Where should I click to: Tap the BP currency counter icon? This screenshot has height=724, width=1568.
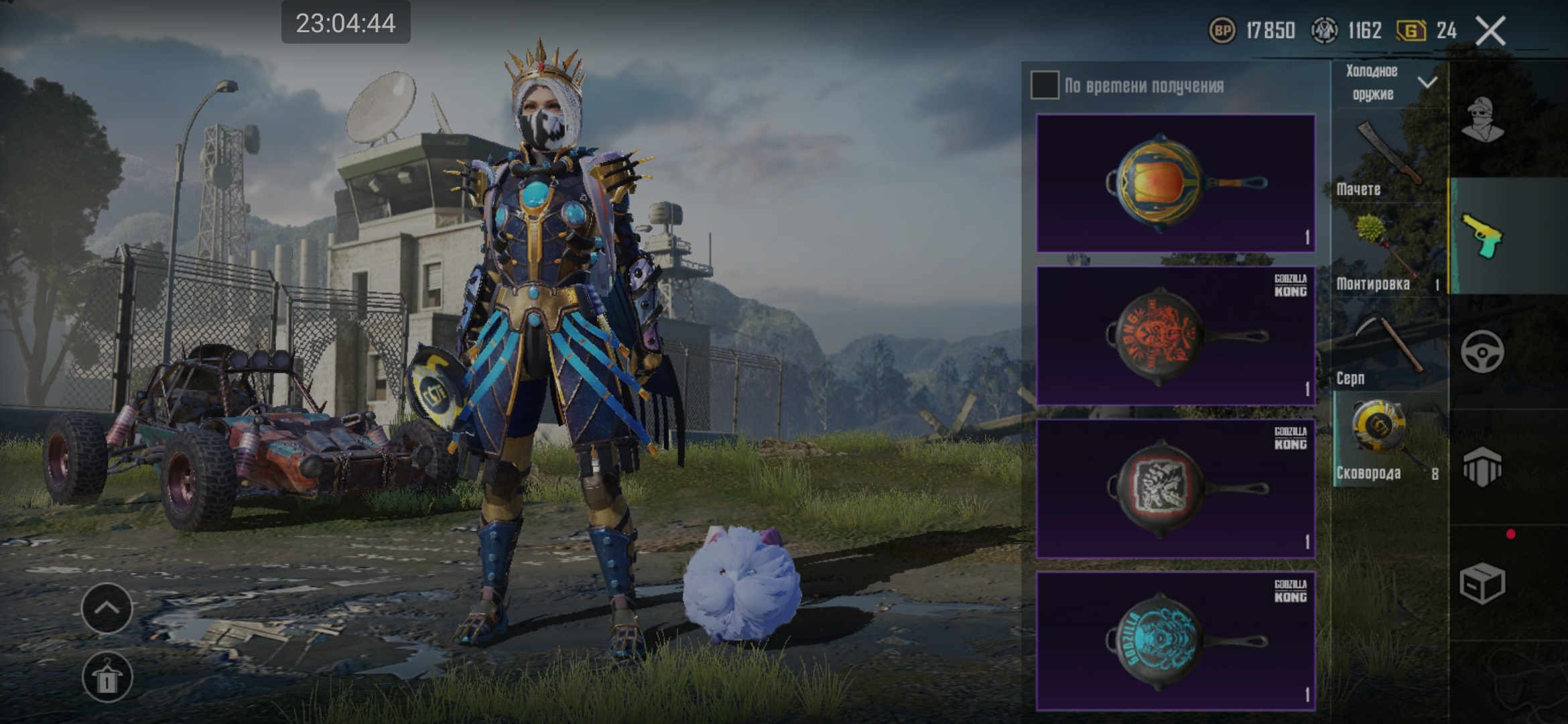coord(1222,30)
